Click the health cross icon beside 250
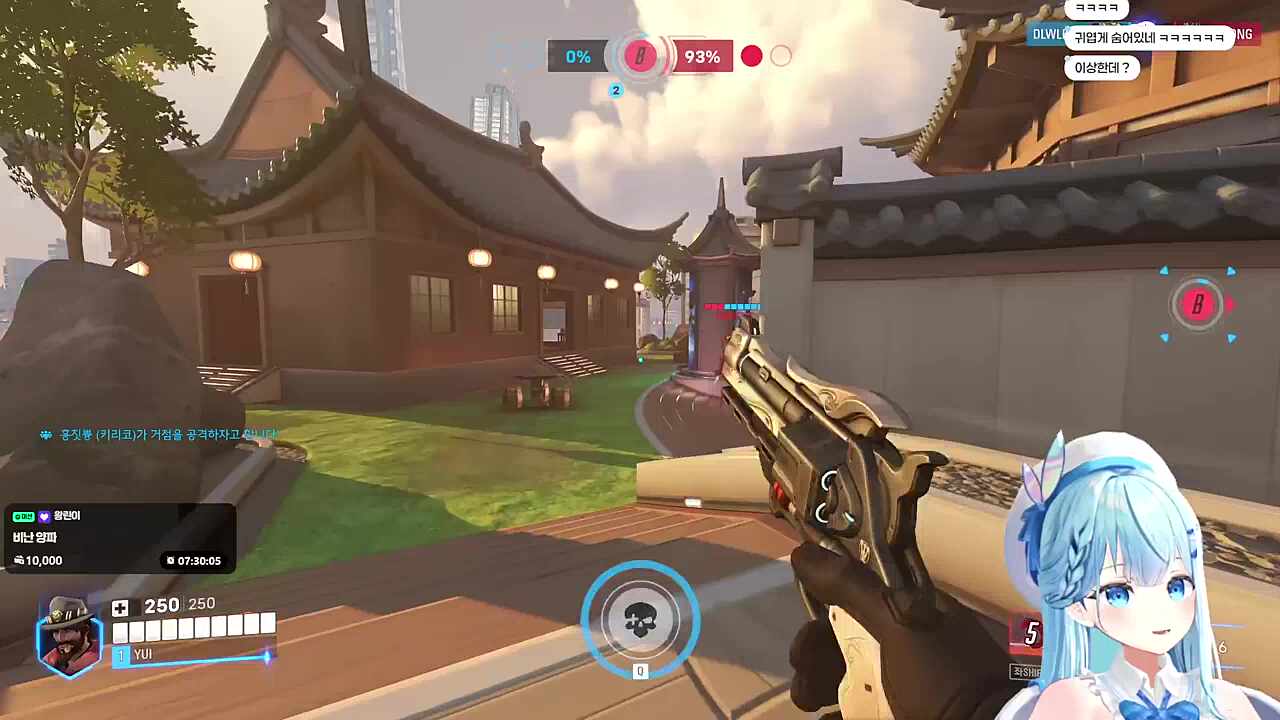Screen dimensions: 1280x720 (120, 606)
